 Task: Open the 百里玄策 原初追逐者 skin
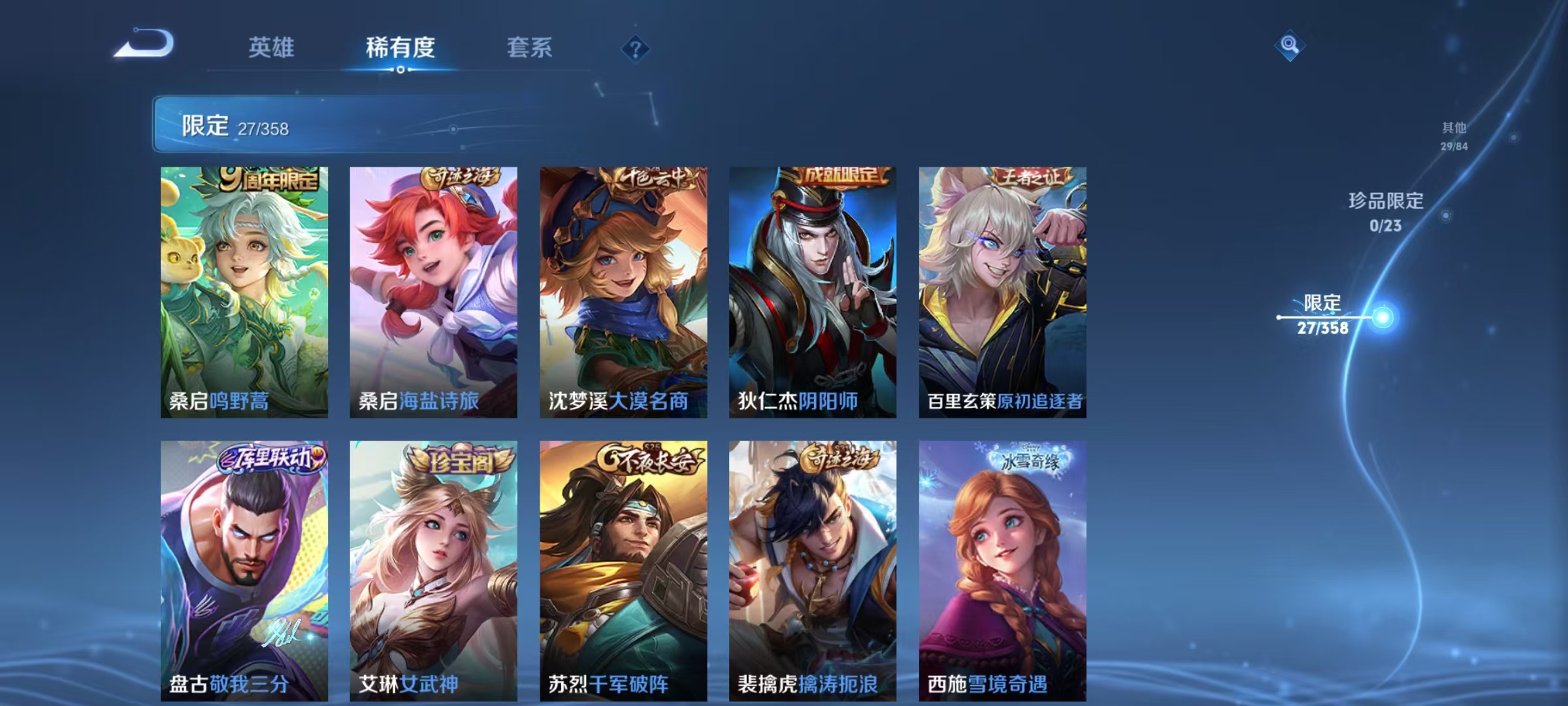[x=1003, y=288]
